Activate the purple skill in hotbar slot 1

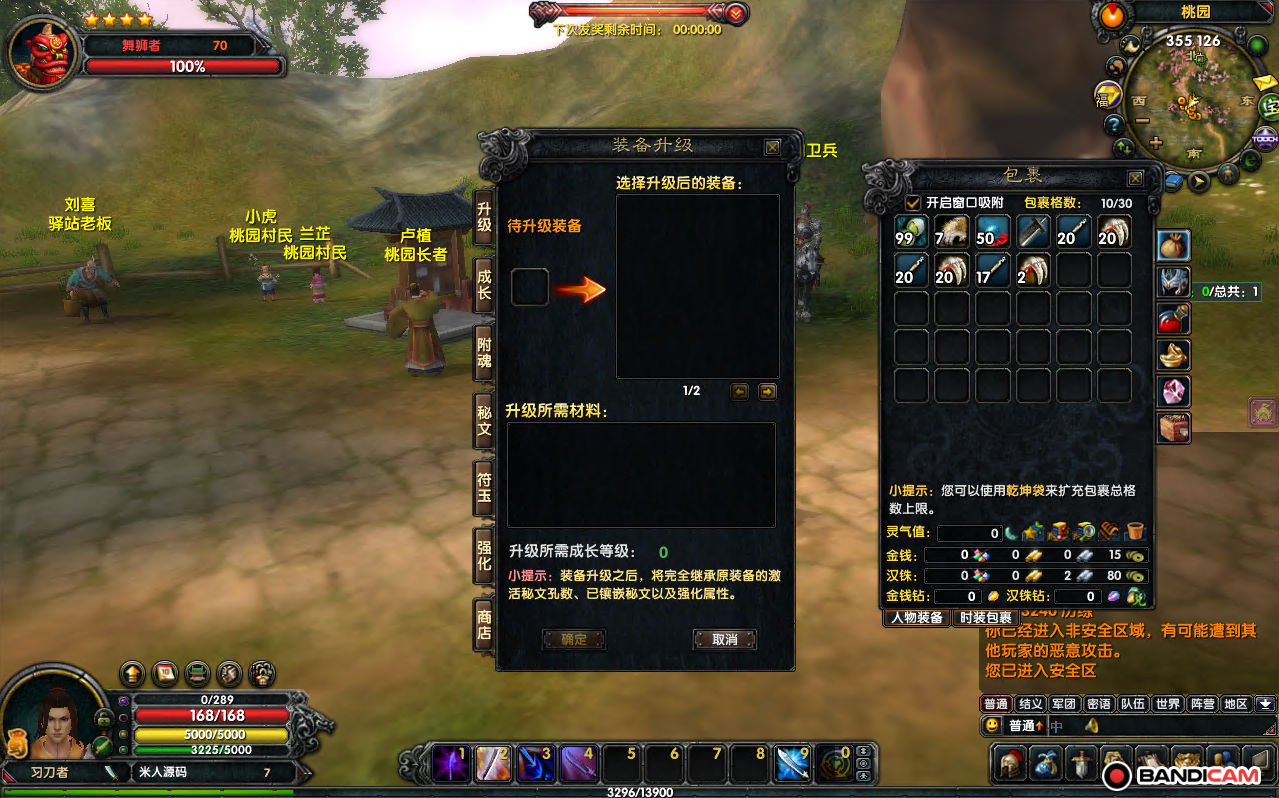tap(449, 765)
